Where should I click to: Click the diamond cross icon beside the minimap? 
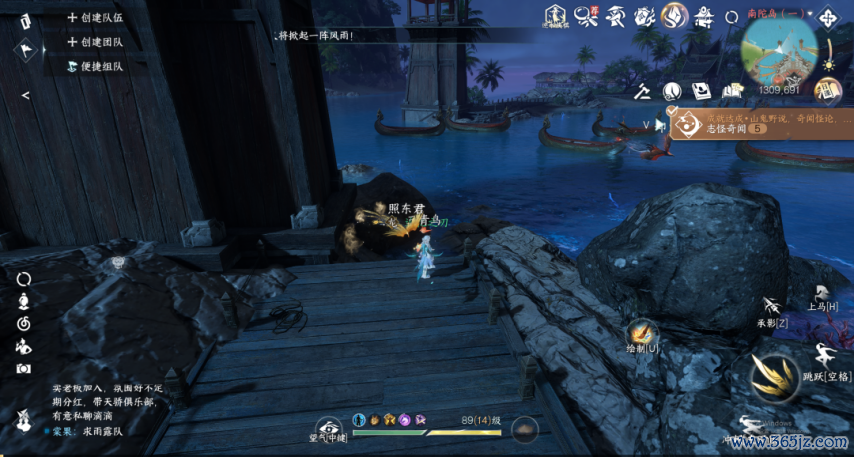(828, 17)
